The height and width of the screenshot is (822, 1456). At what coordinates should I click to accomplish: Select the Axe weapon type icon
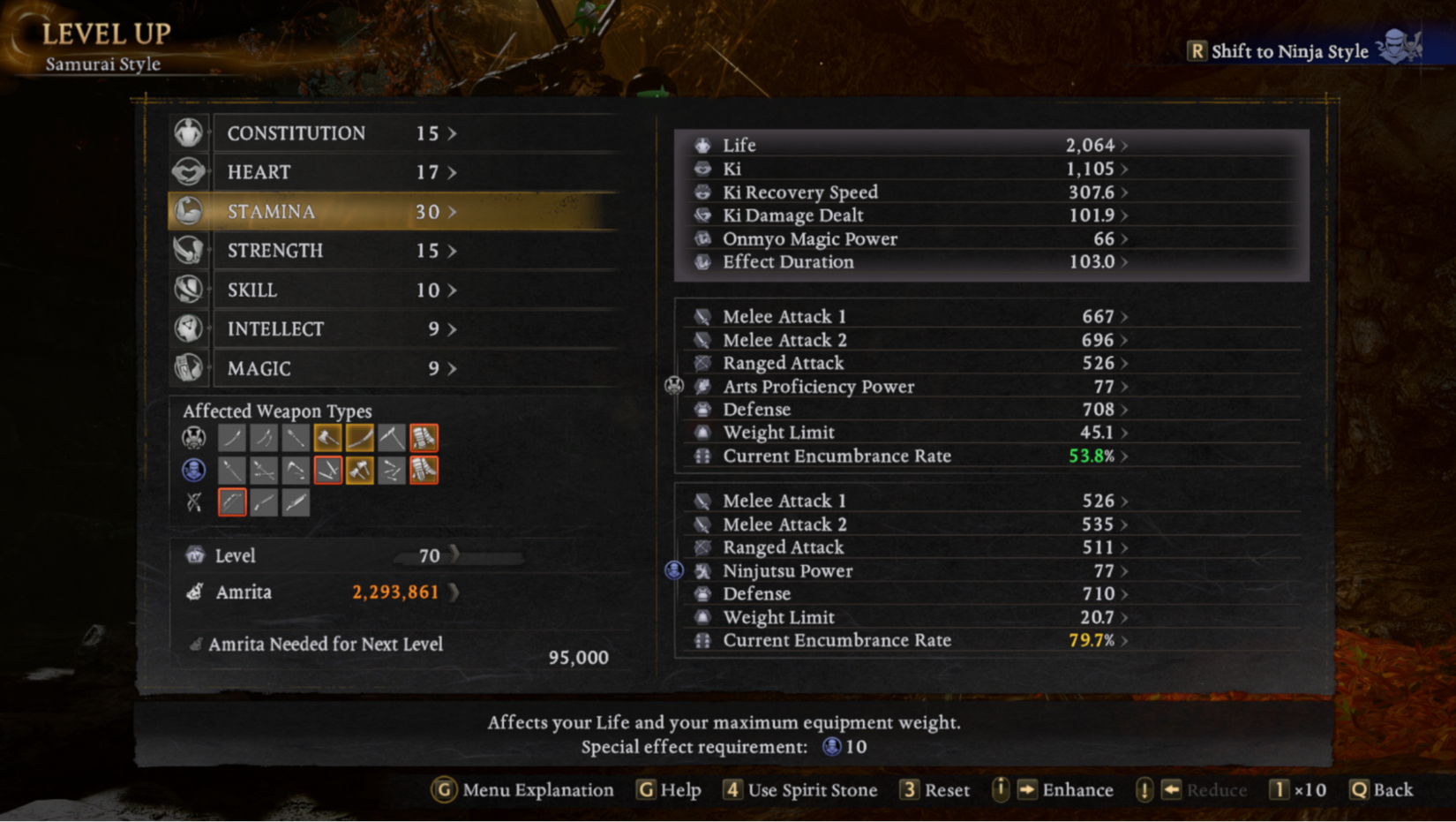[328, 437]
